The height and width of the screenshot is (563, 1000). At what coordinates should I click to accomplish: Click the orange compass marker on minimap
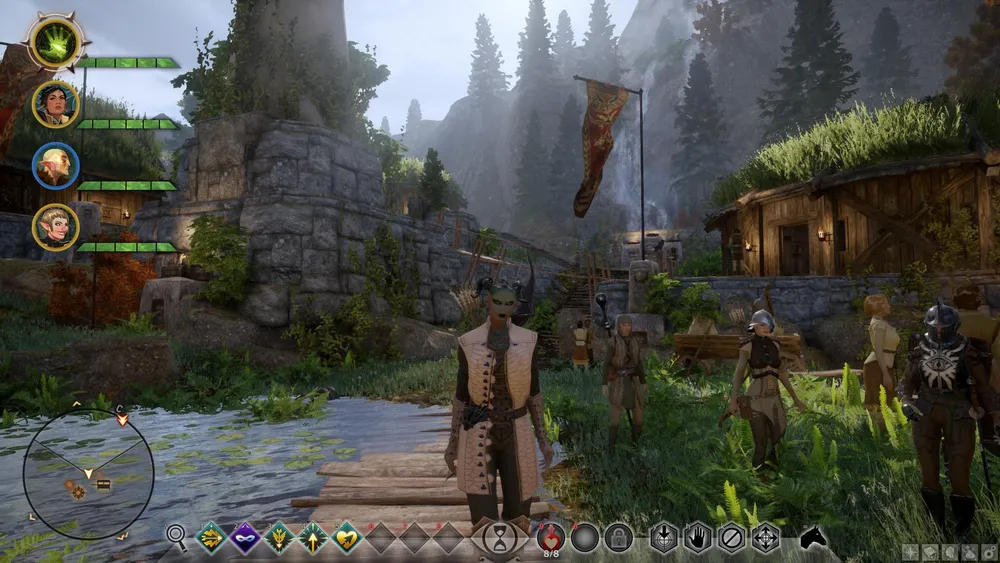pos(76,490)
